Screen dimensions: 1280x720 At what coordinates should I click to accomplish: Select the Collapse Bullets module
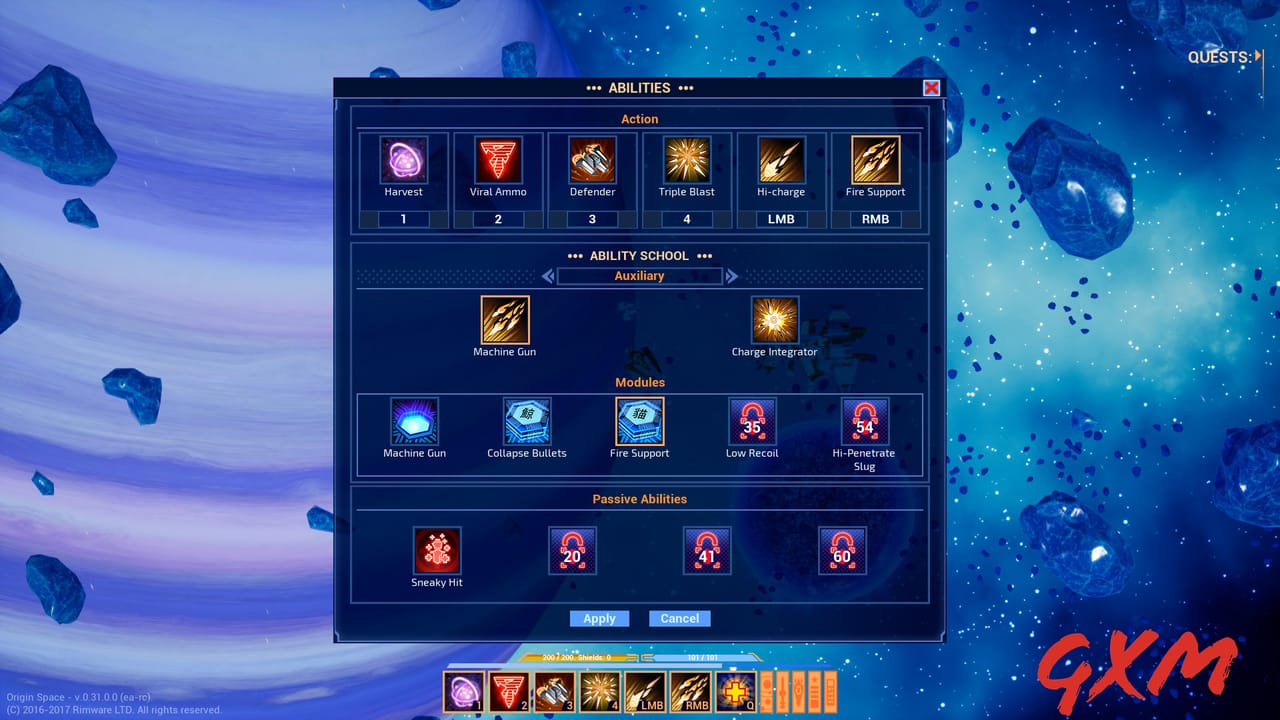(x=526, y=423)
